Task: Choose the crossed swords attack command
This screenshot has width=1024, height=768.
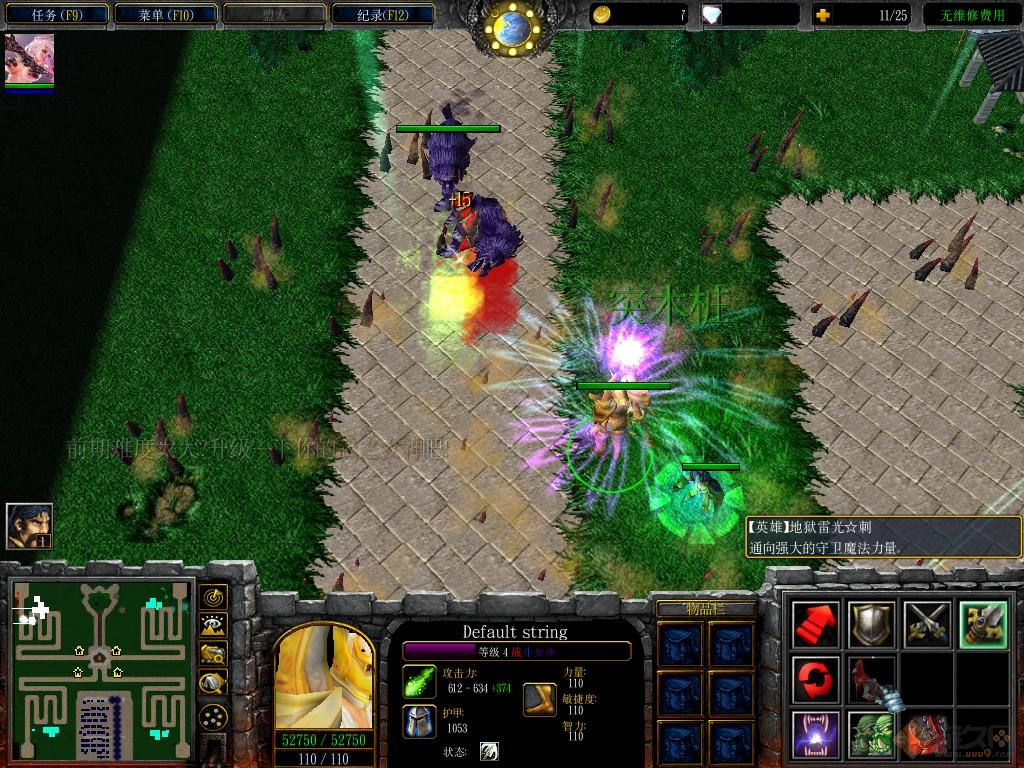Action: coord(925,624)
